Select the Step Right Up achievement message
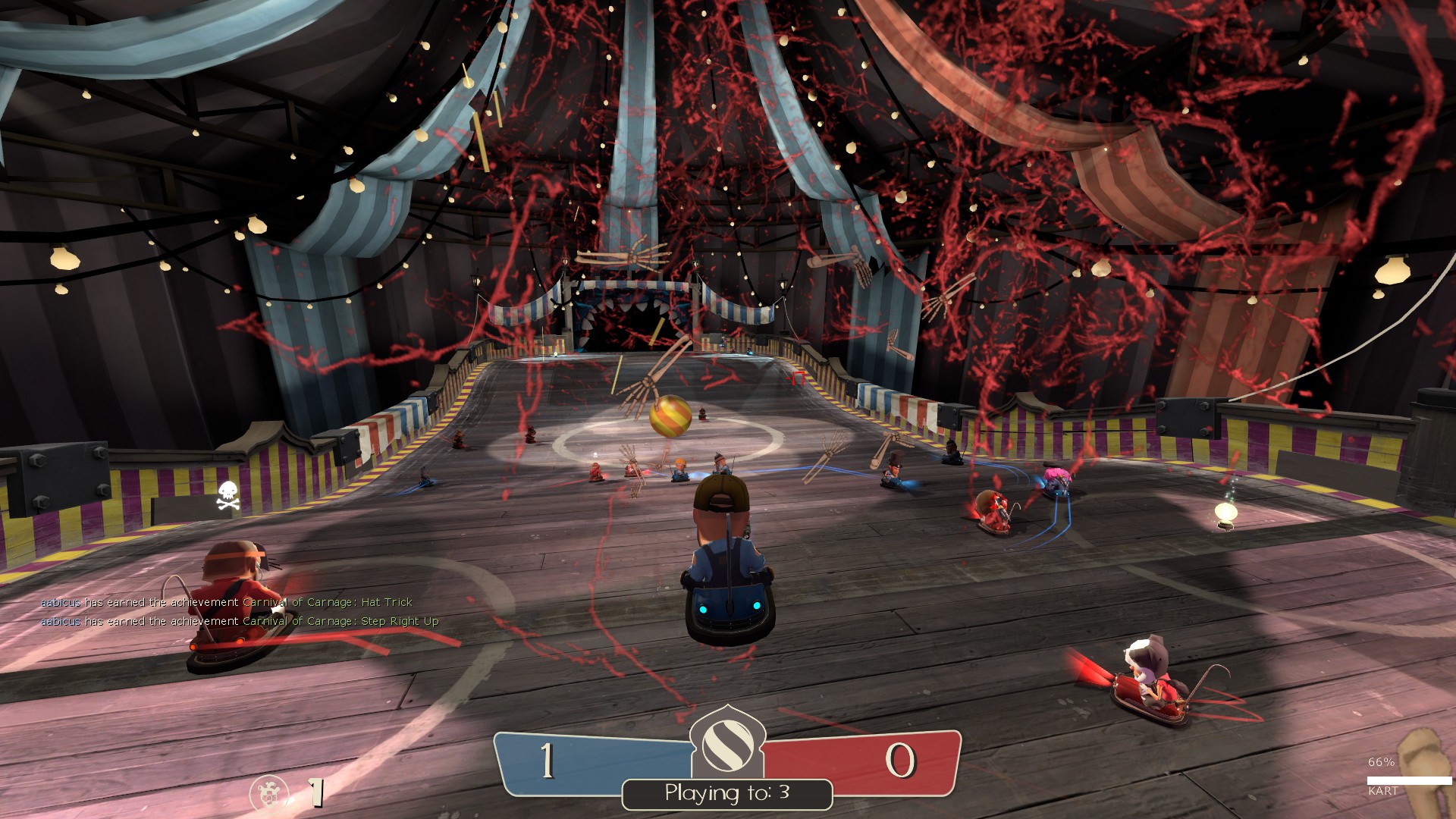The height and width of the screenshot is (819, 1456). [x=239, y=621]
